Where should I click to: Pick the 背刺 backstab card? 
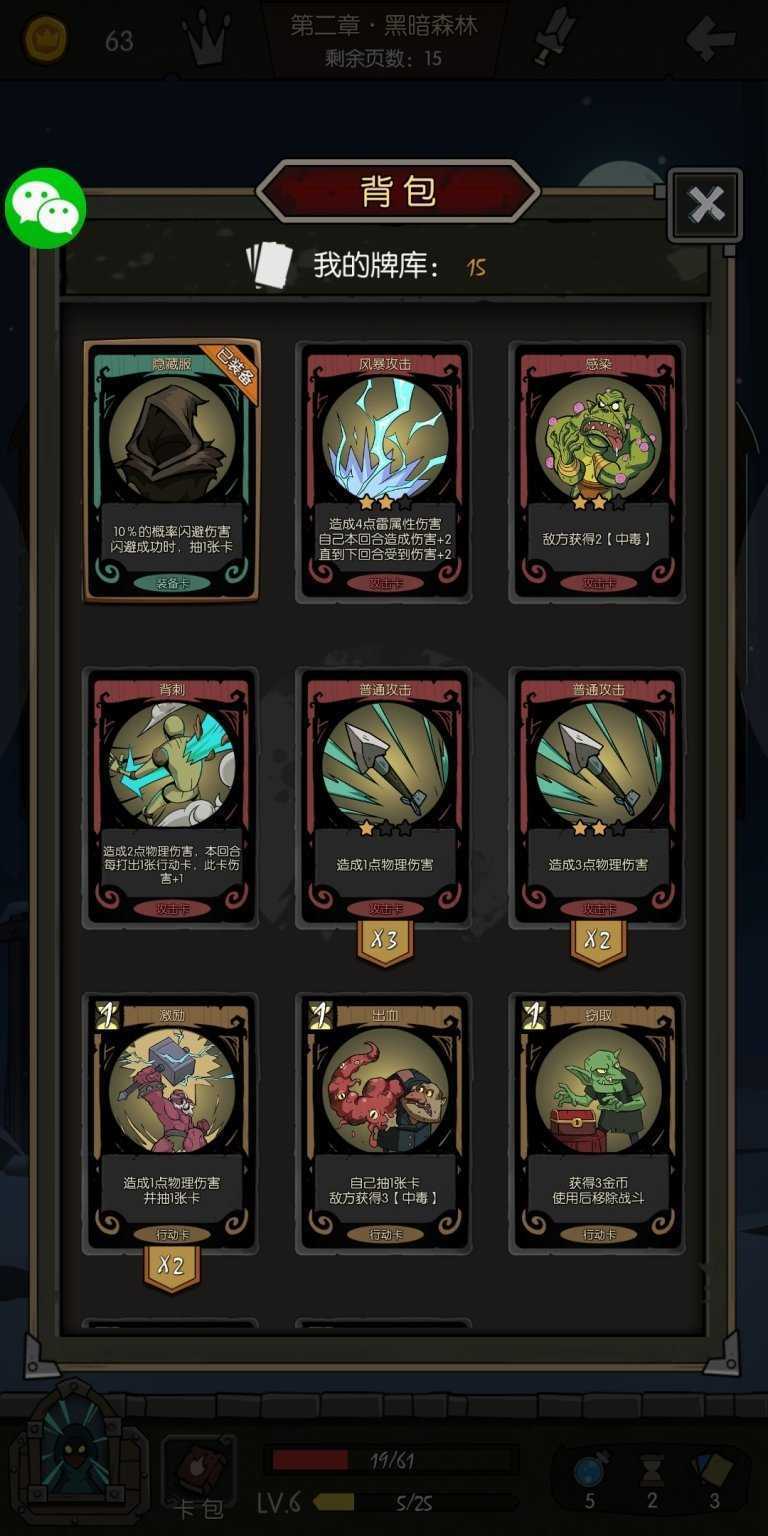tap(172, 796)
